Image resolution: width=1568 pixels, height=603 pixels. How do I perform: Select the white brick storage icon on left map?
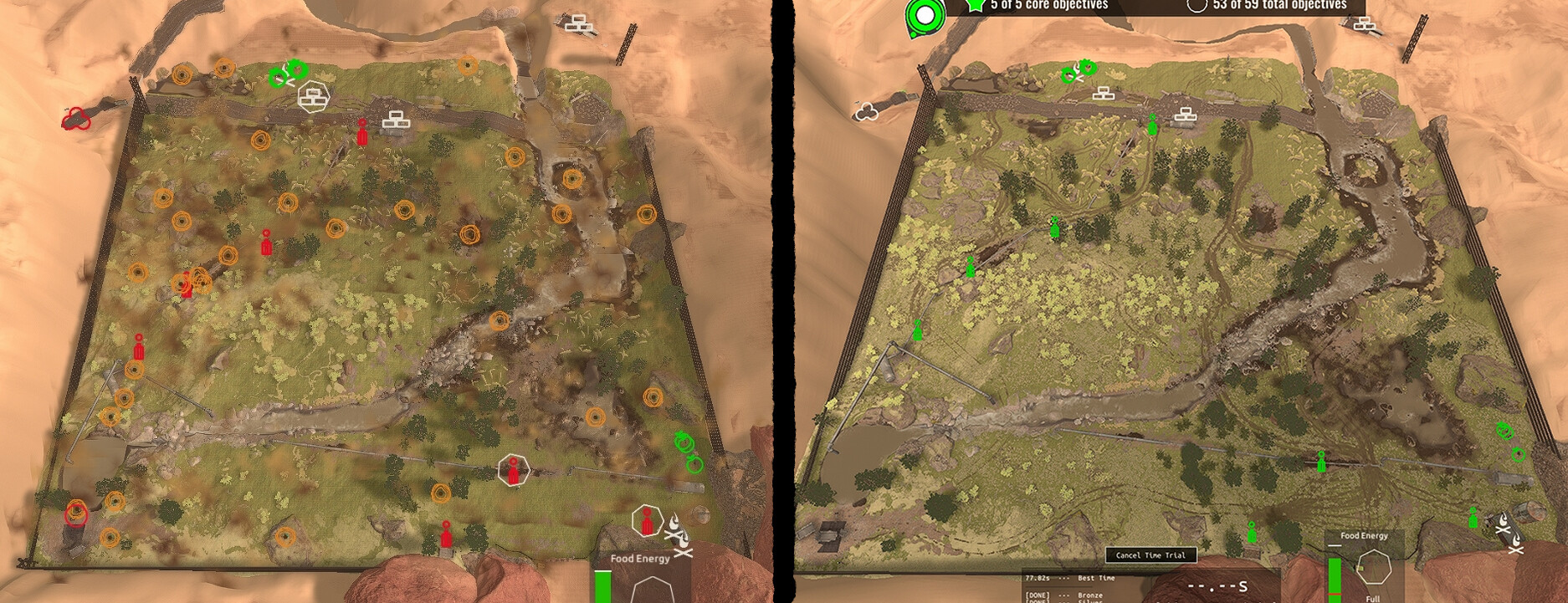point(395,118)
